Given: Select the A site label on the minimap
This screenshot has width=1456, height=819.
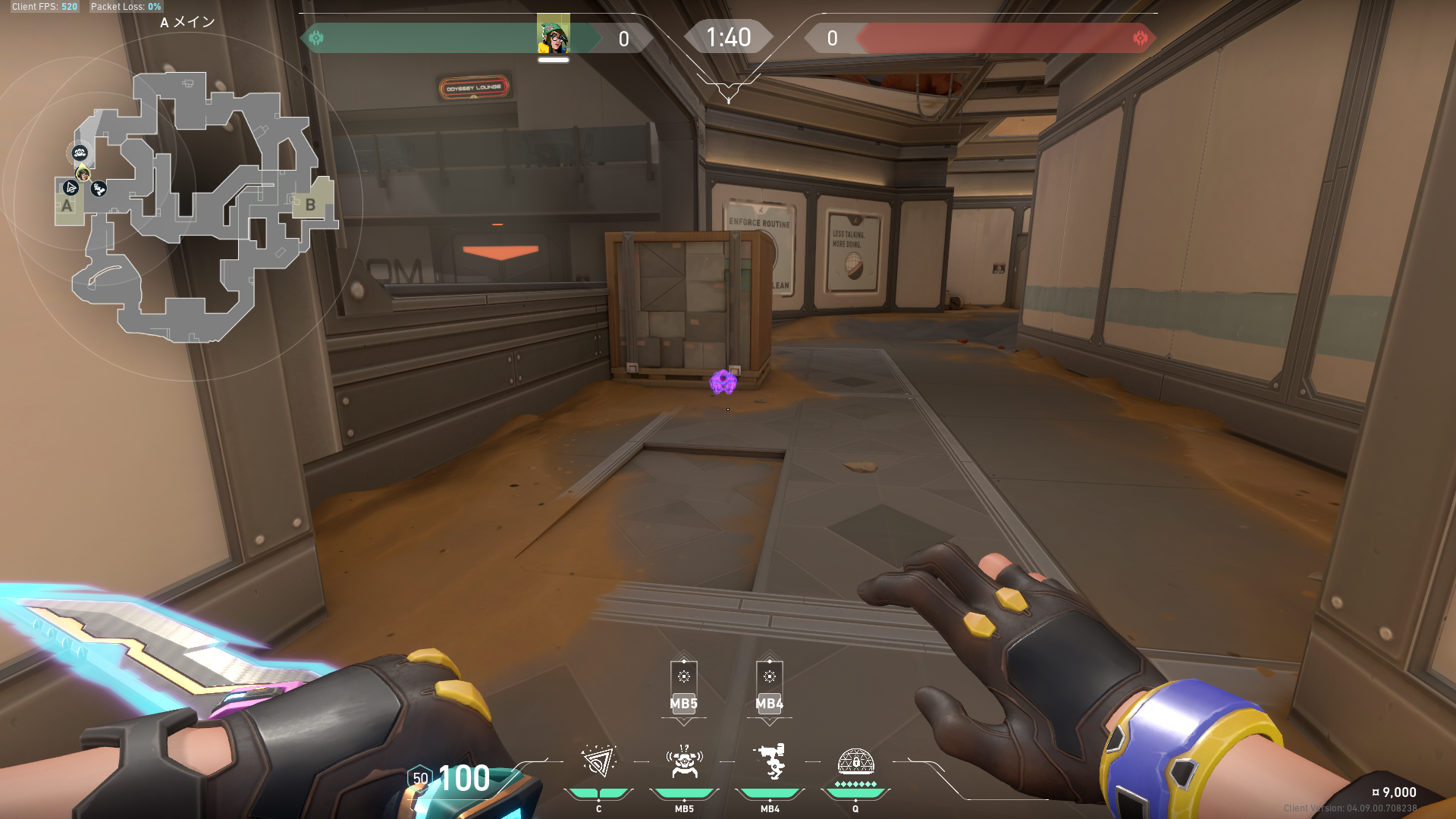Looking at the screenshot, I should pos(67,206).
